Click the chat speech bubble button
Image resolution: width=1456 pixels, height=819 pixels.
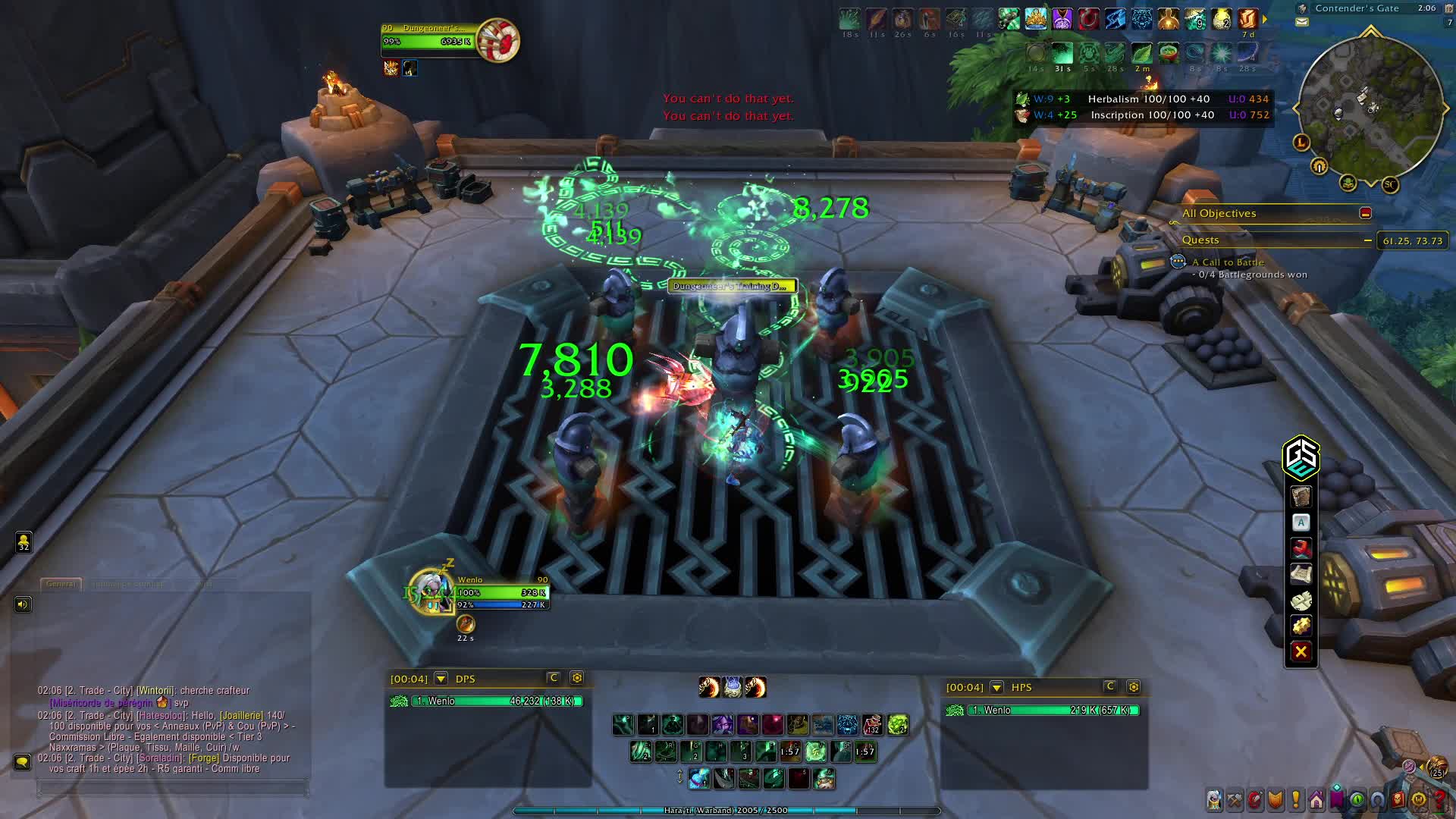tap(22, 761)
